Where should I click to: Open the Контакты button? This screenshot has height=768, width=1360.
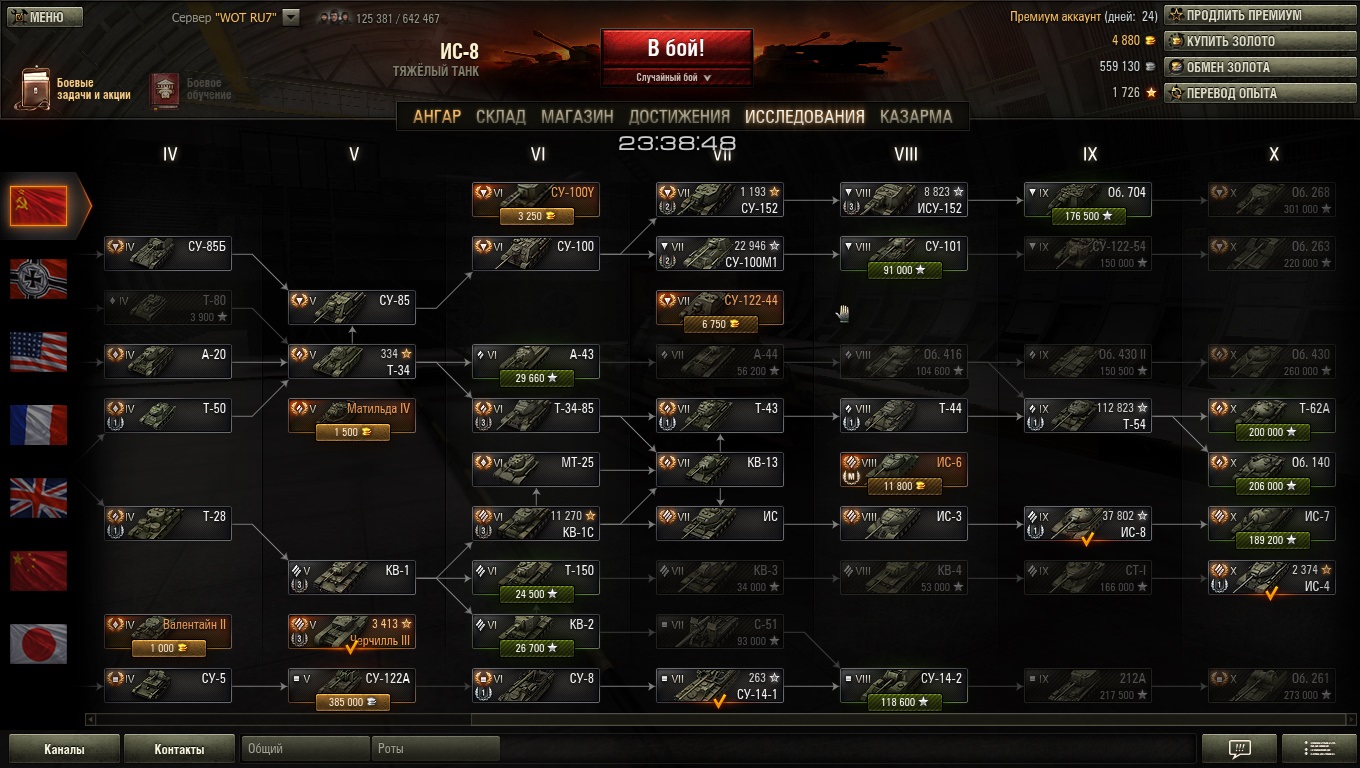click(179, 749)
